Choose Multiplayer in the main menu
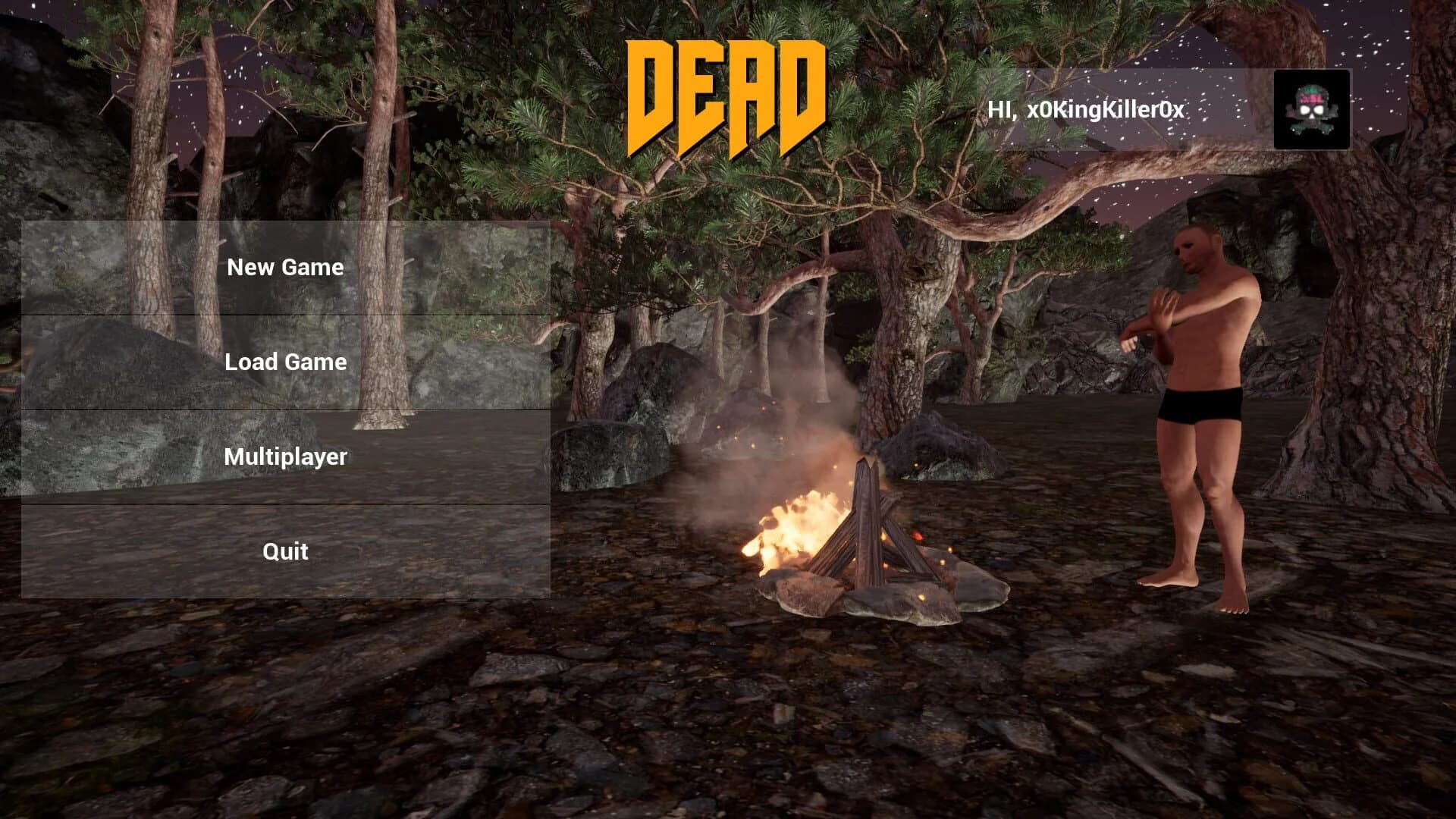 click(287, 457)
